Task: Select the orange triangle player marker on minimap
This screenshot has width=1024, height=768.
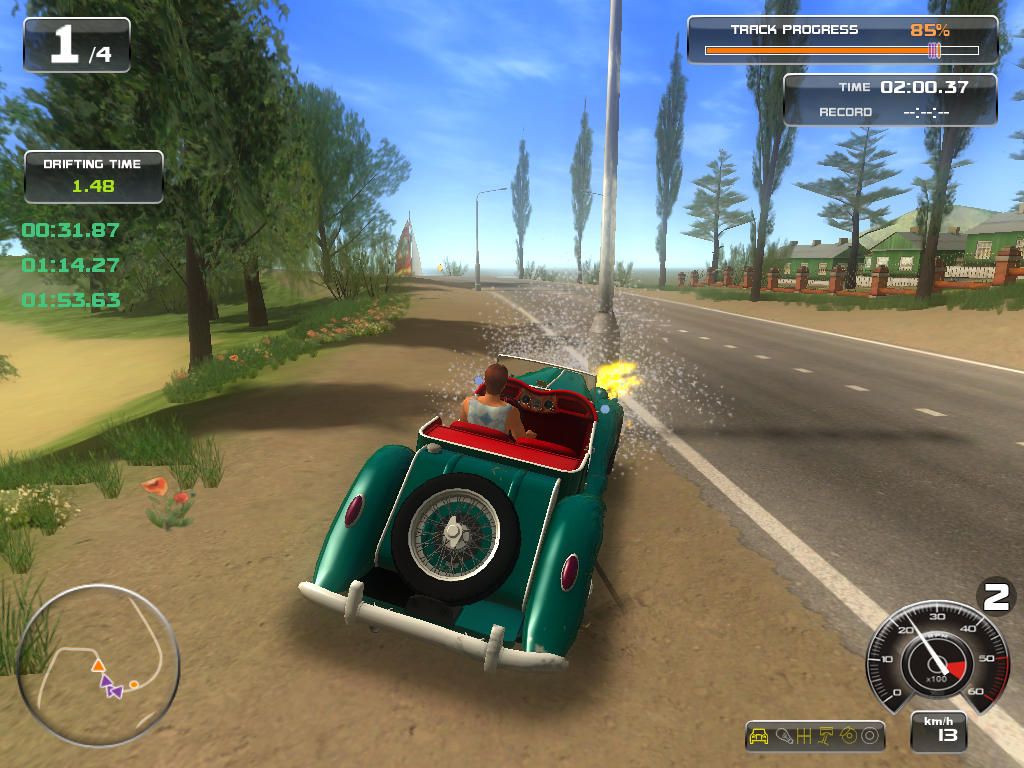Action: tap(98, 665)
